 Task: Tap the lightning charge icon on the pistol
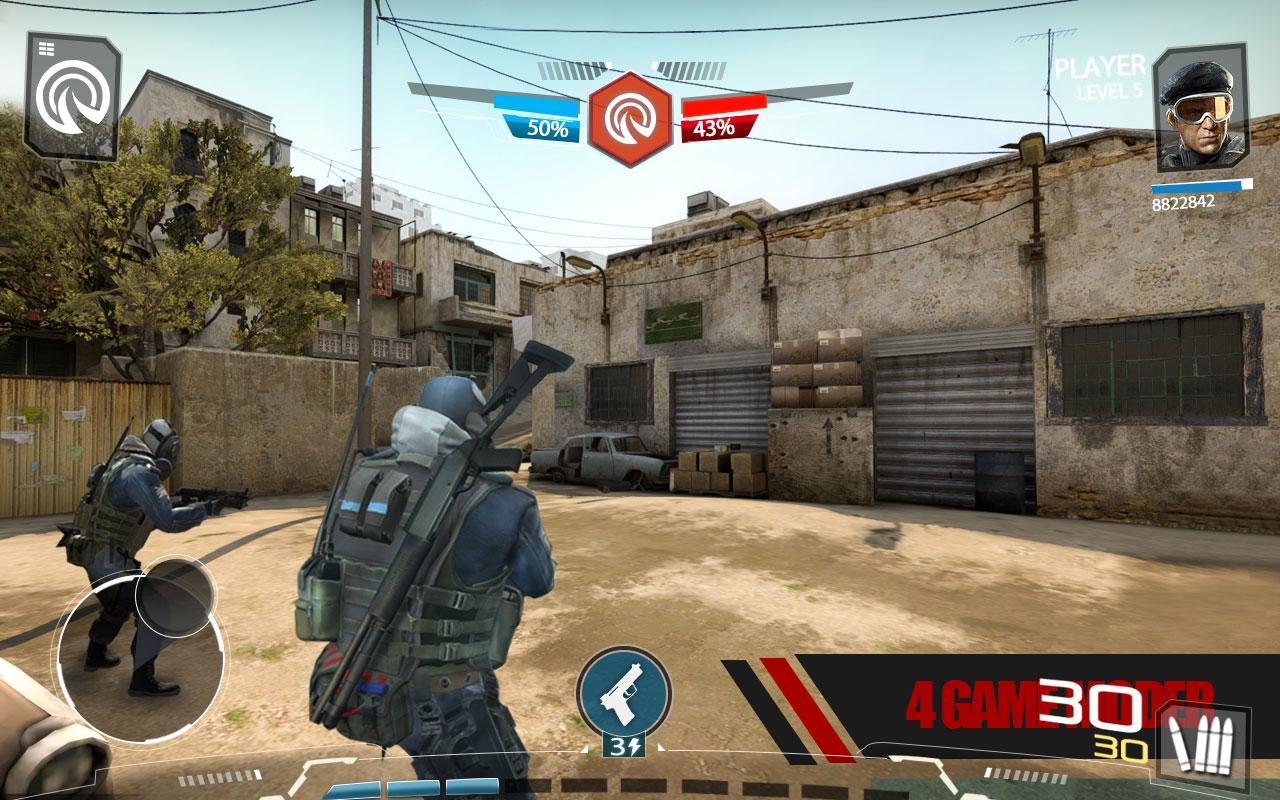[x=638, y=744]
